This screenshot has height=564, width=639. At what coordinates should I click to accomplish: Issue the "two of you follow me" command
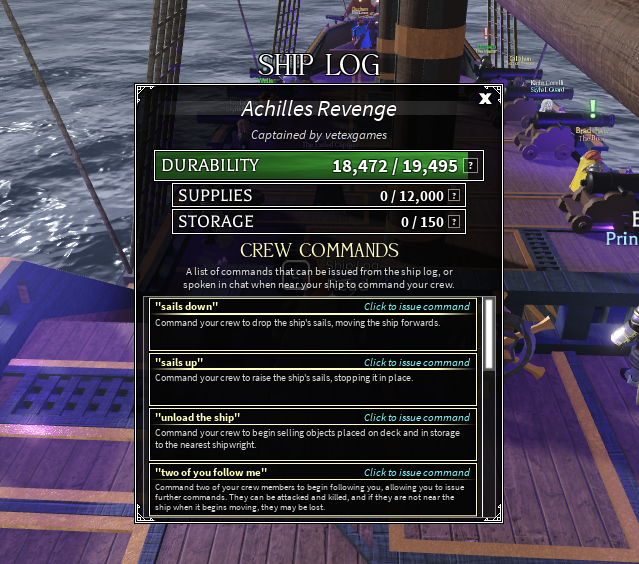point(416,473)
